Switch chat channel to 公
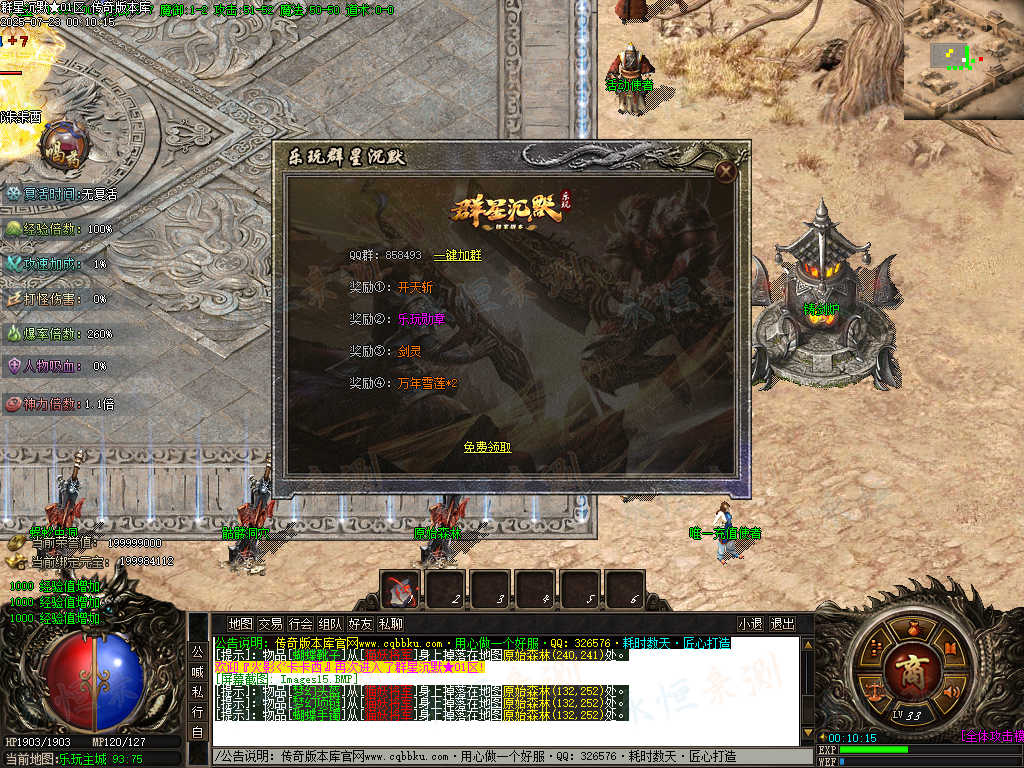Viewport: 1024px width, 768px height. click(197, 652)
